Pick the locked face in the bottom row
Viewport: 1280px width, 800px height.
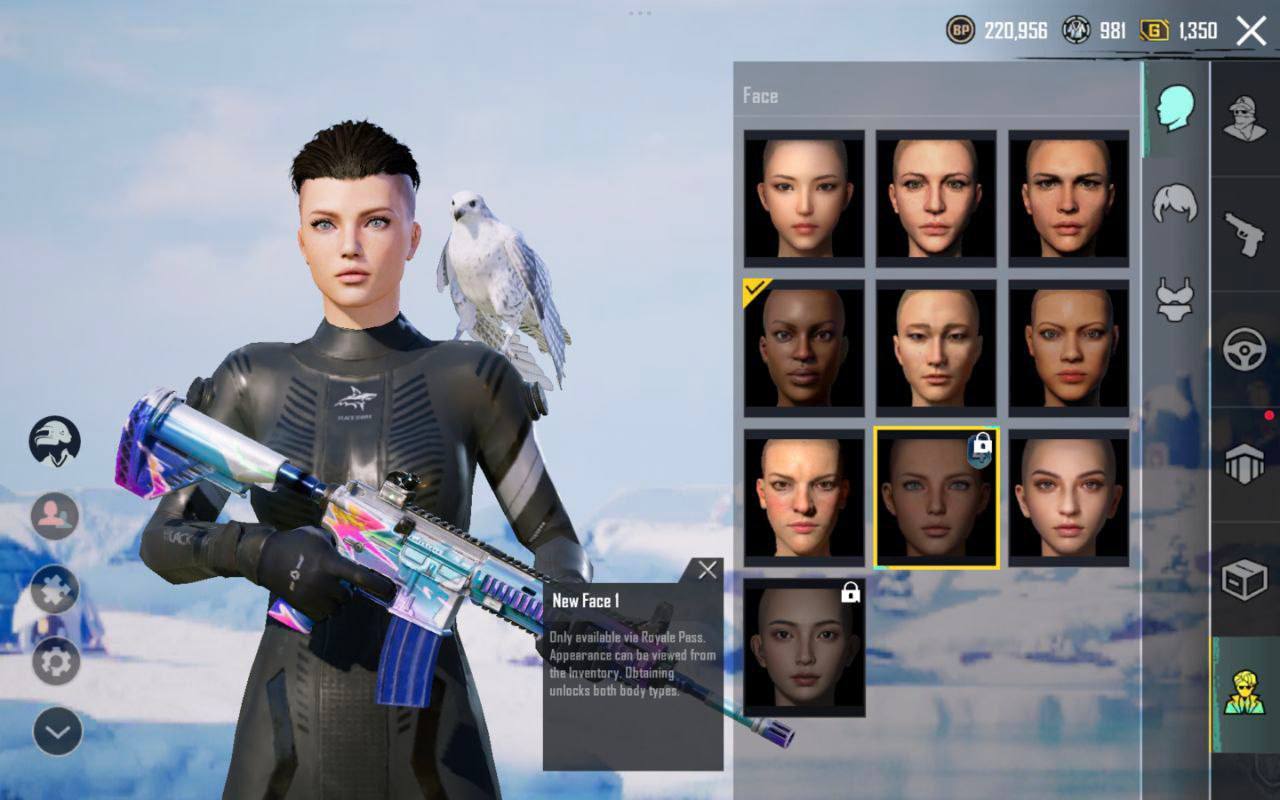click(804, 647)
